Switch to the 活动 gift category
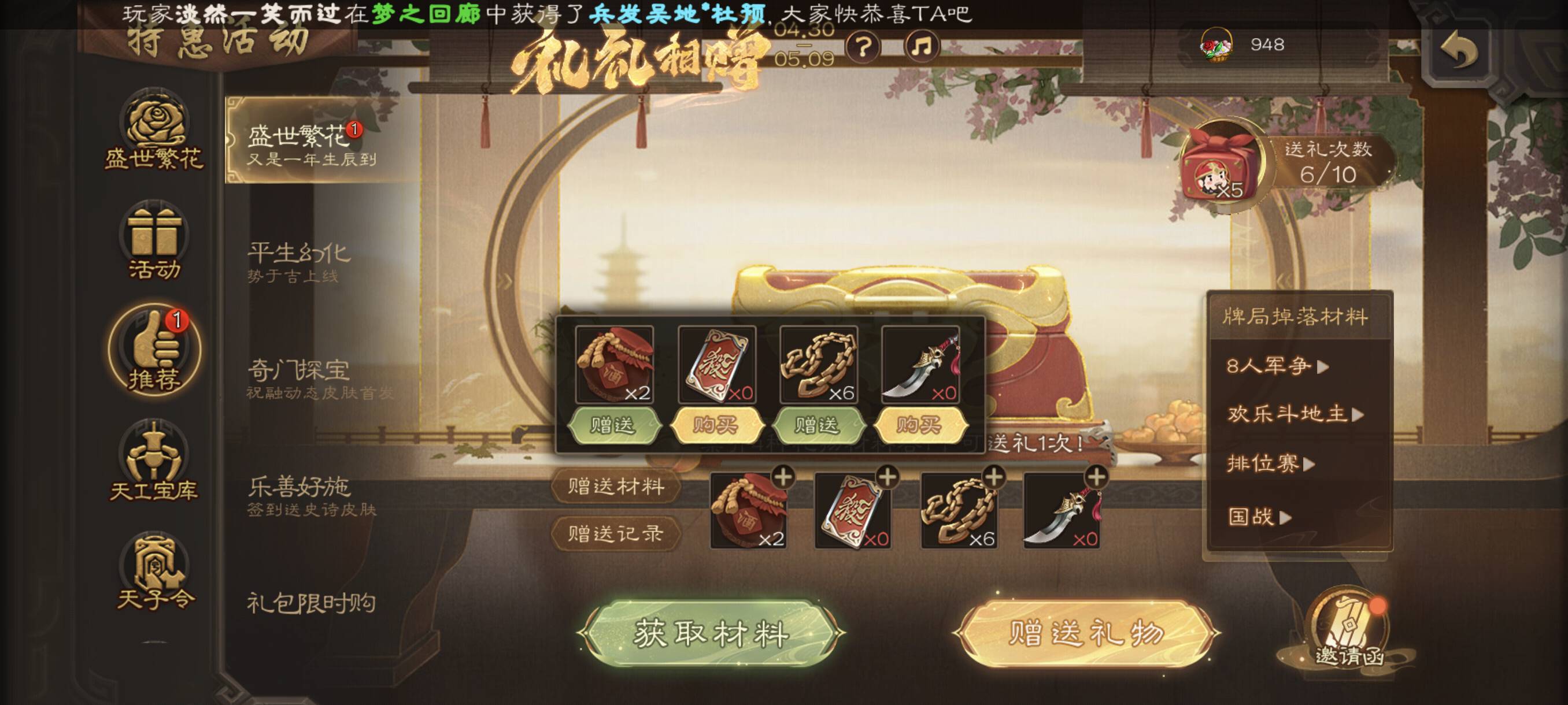The width and height of the screenshot is (1568, 705). (153, 242)
